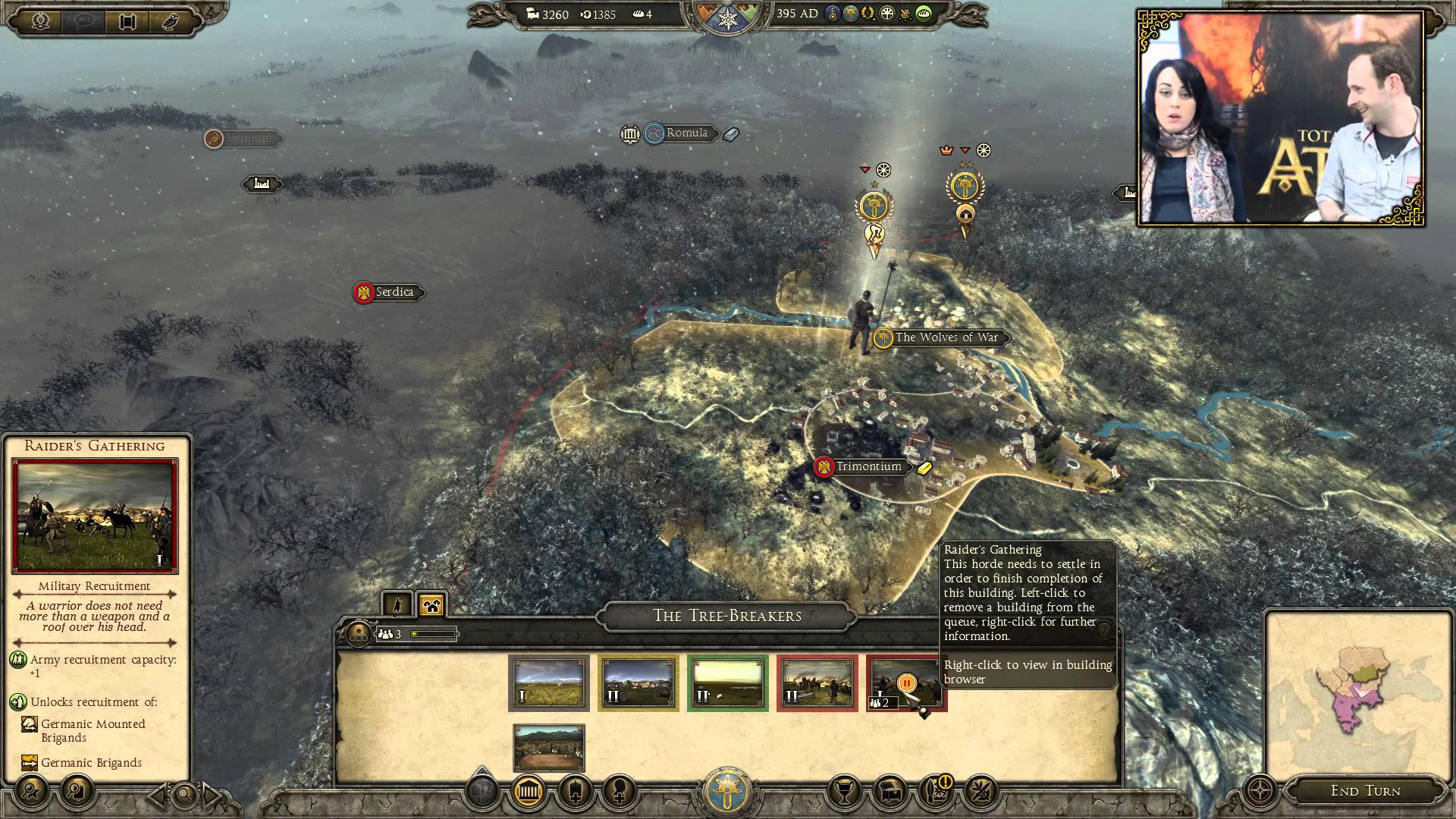
Task: Open the scroll button in the top menu
Action: 127,20
